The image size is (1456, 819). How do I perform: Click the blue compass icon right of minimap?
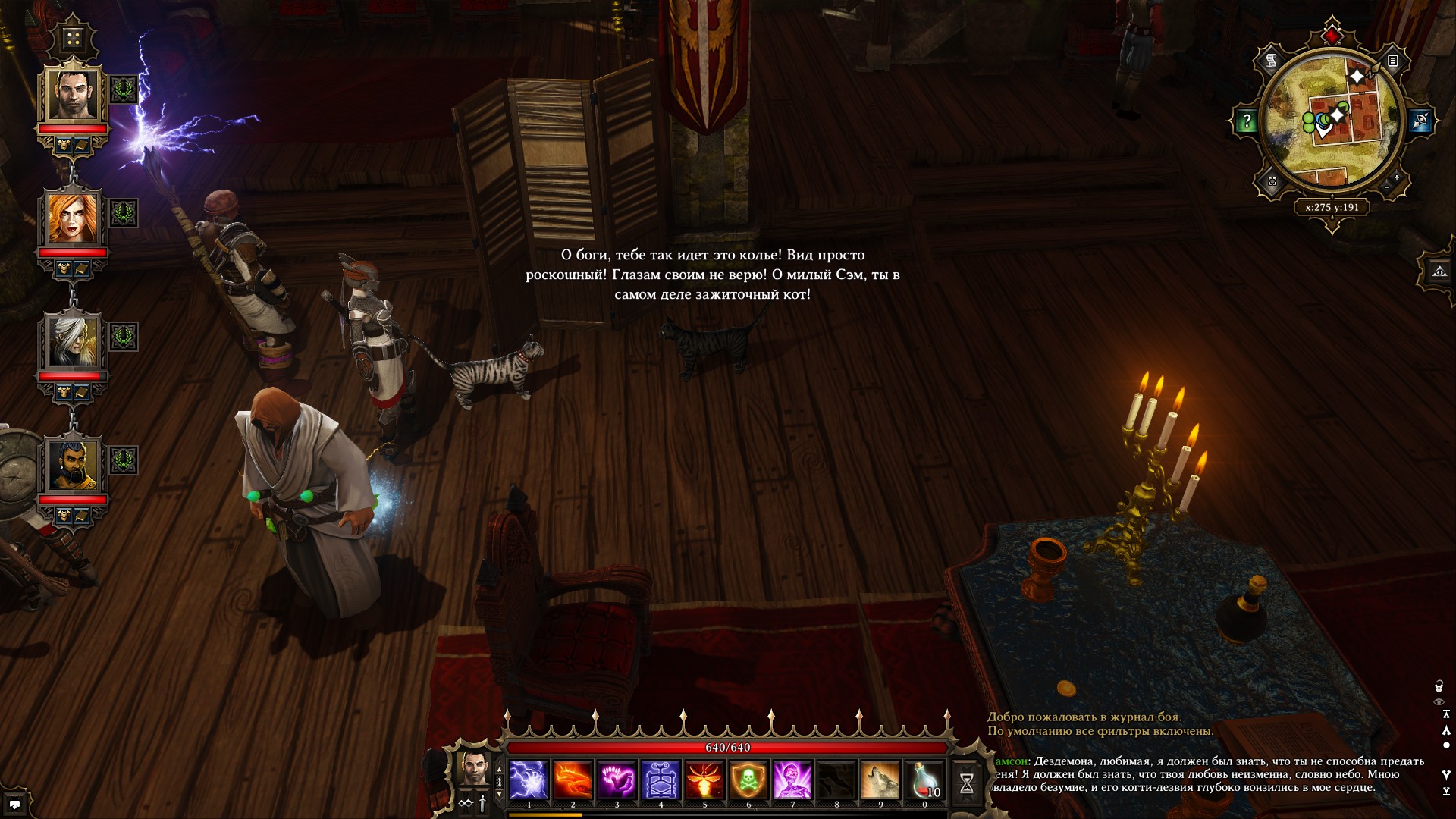click(x=1421, y=121)
